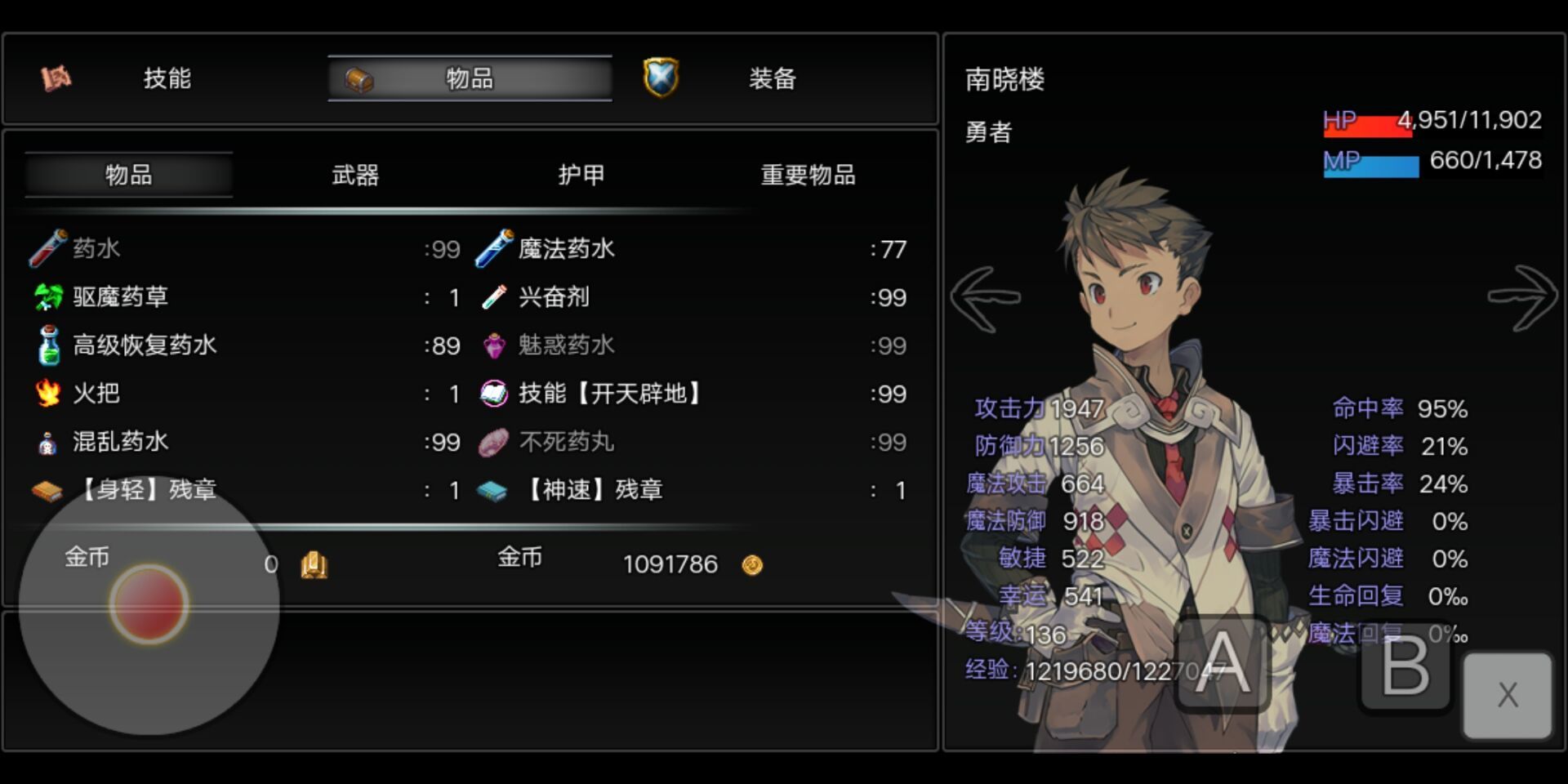Choose the 混乱药水 confusion potion

(x=121, y=442)
